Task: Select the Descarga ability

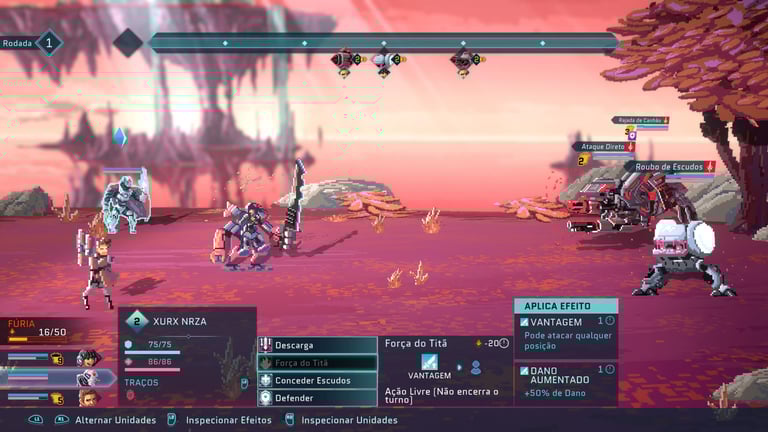Action: 317,345
